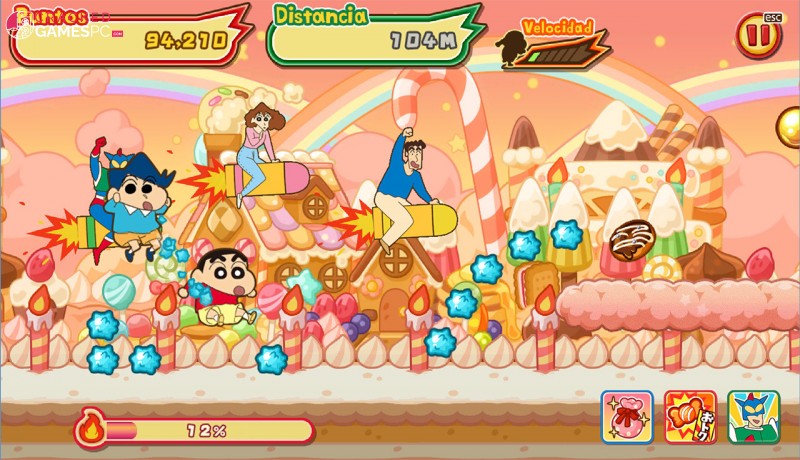This screenshot has height=460, width=800.
Task: Trigger the masked hero Action Kamen power-up
Action: click(753, 416)
